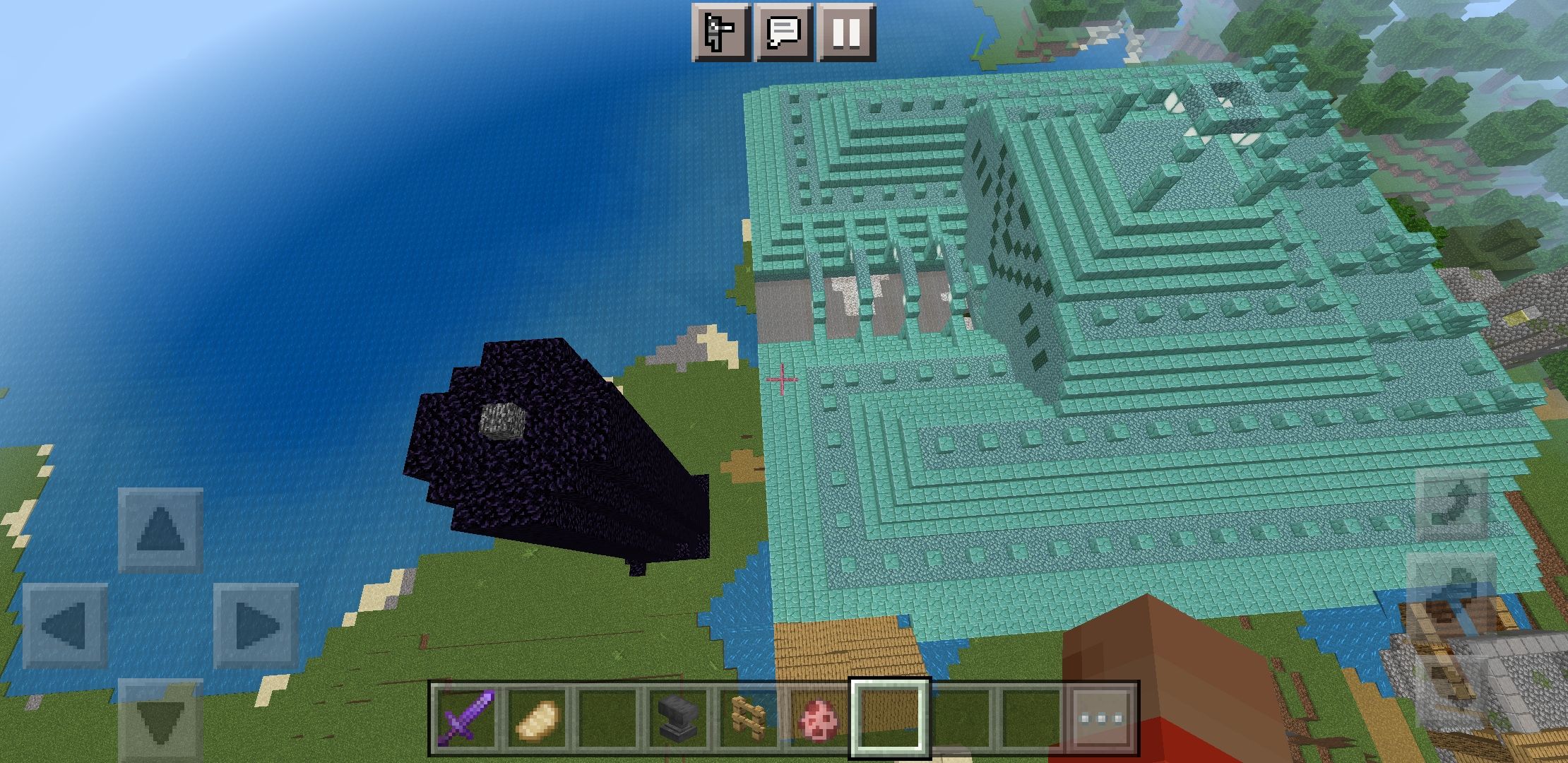Tap the curved-arrow ascend button
This screenshot has width=1568, height=763.
pyautogui.click(x=1451, y=504)
